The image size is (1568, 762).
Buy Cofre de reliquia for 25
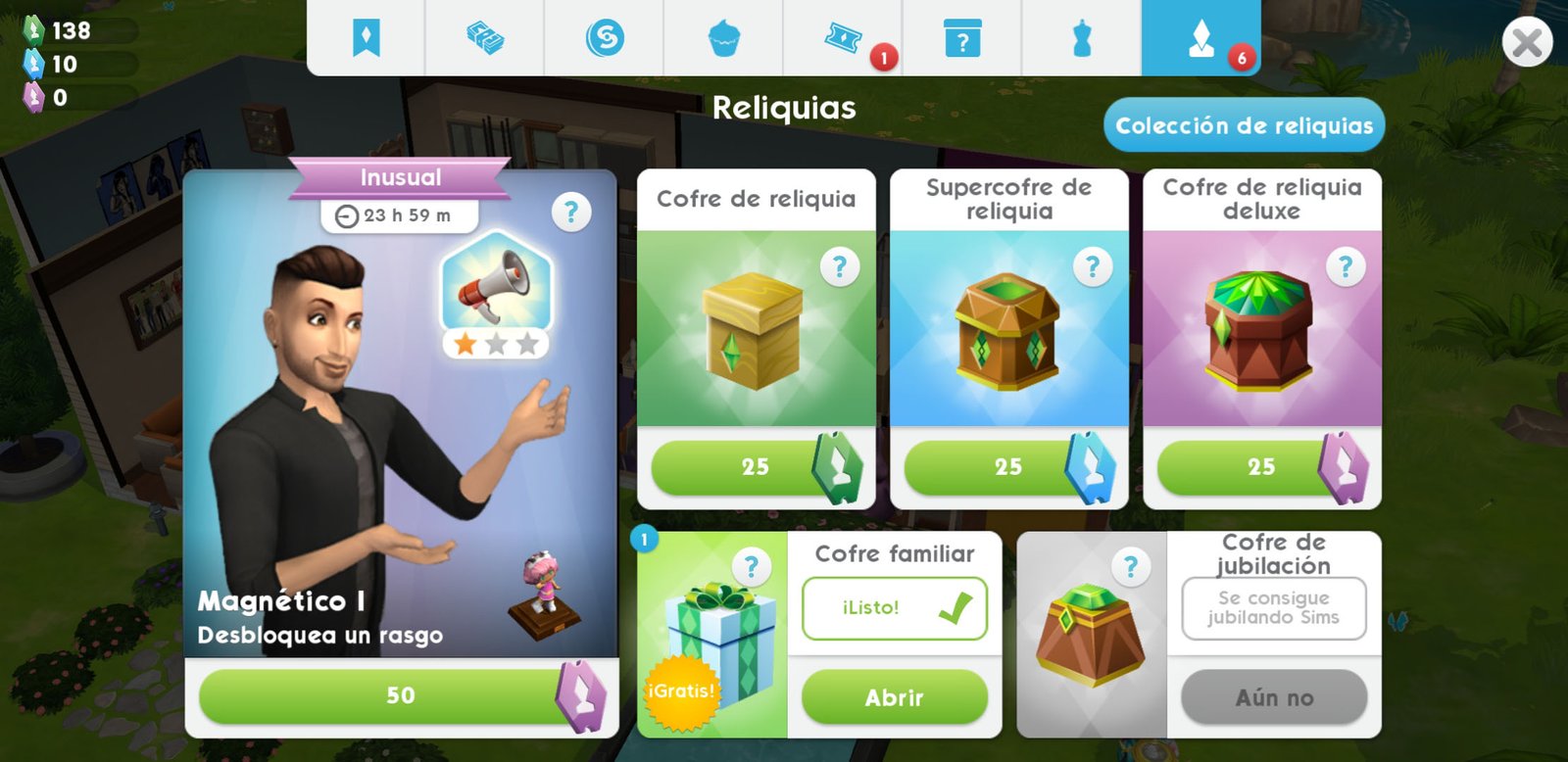755,467
